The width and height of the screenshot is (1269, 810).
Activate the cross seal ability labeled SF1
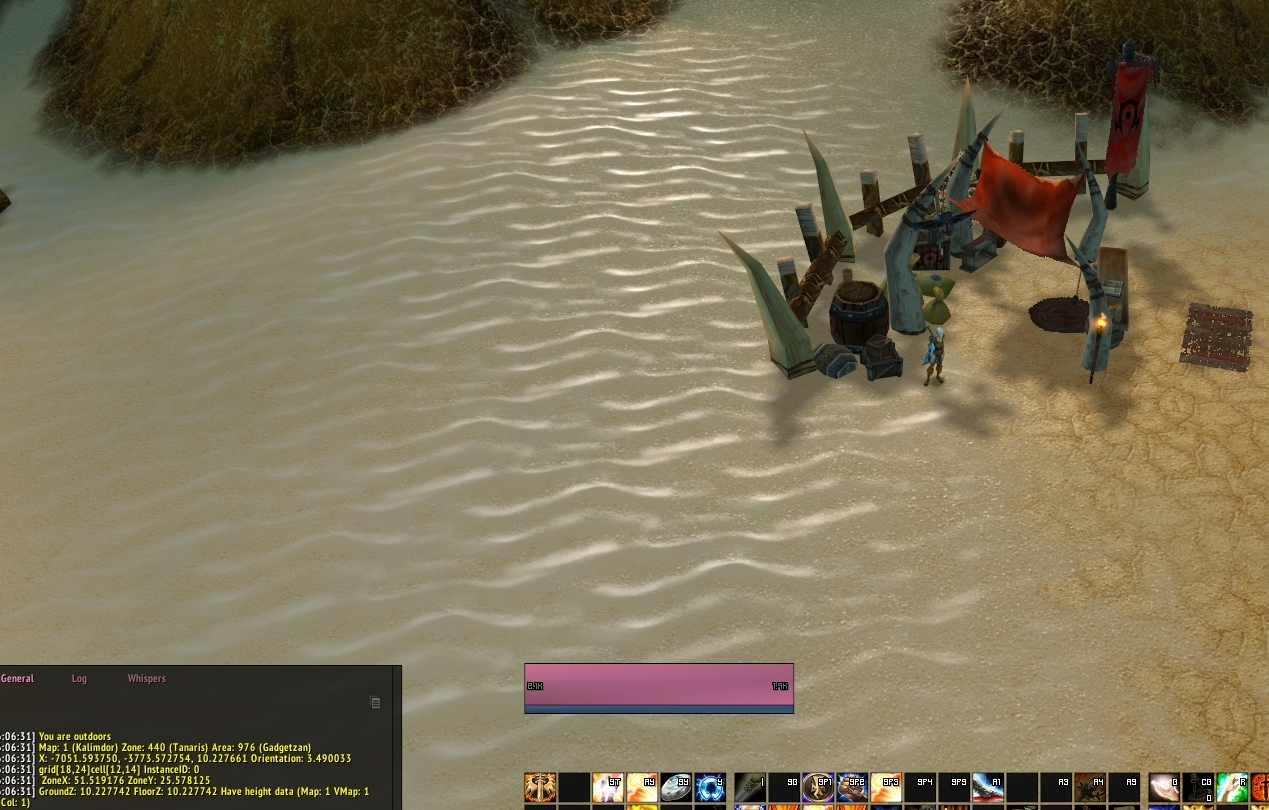pyautogui.click(x=818, y=787)
